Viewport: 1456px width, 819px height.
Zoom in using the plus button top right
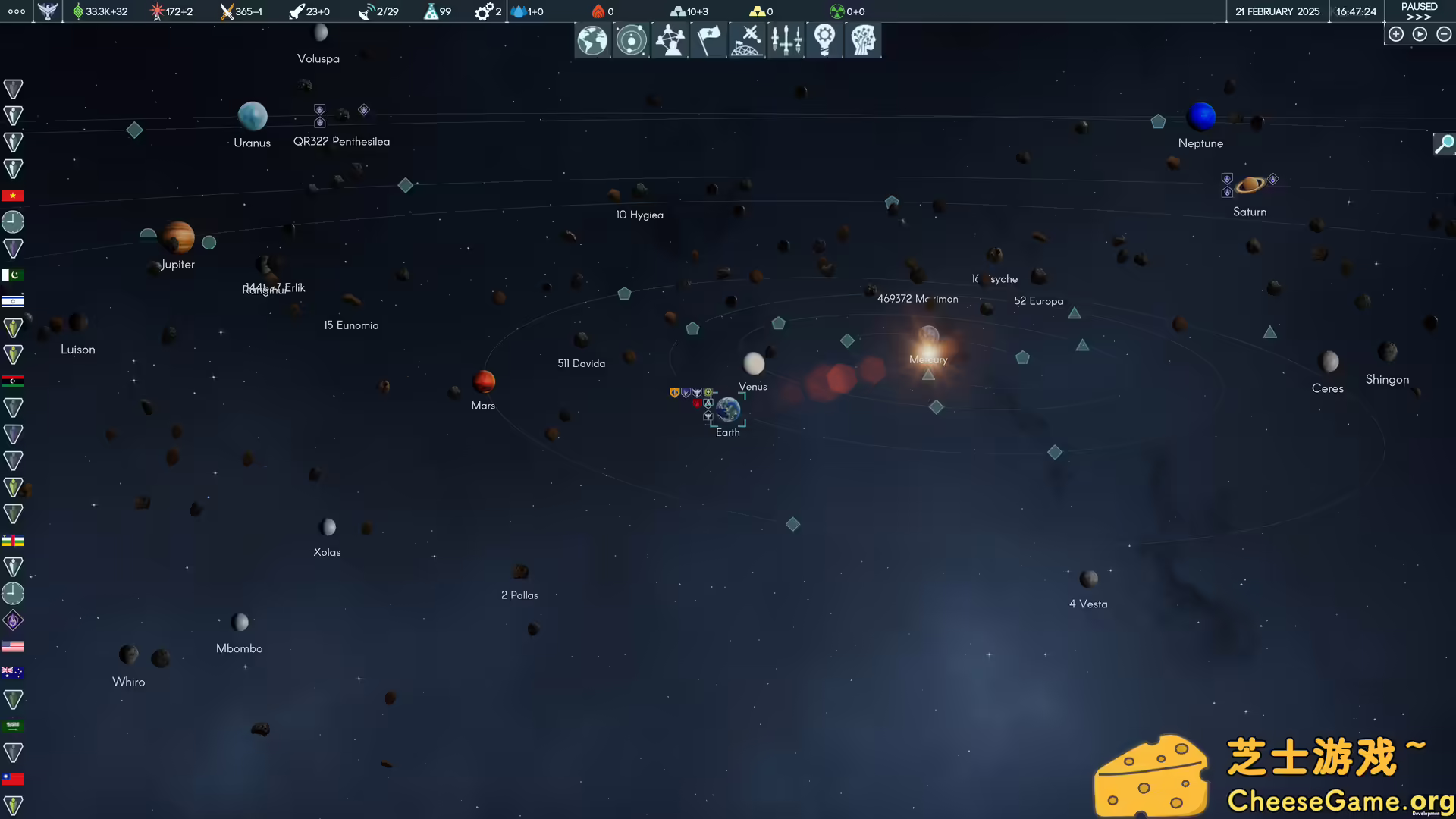pos(1396,34)
